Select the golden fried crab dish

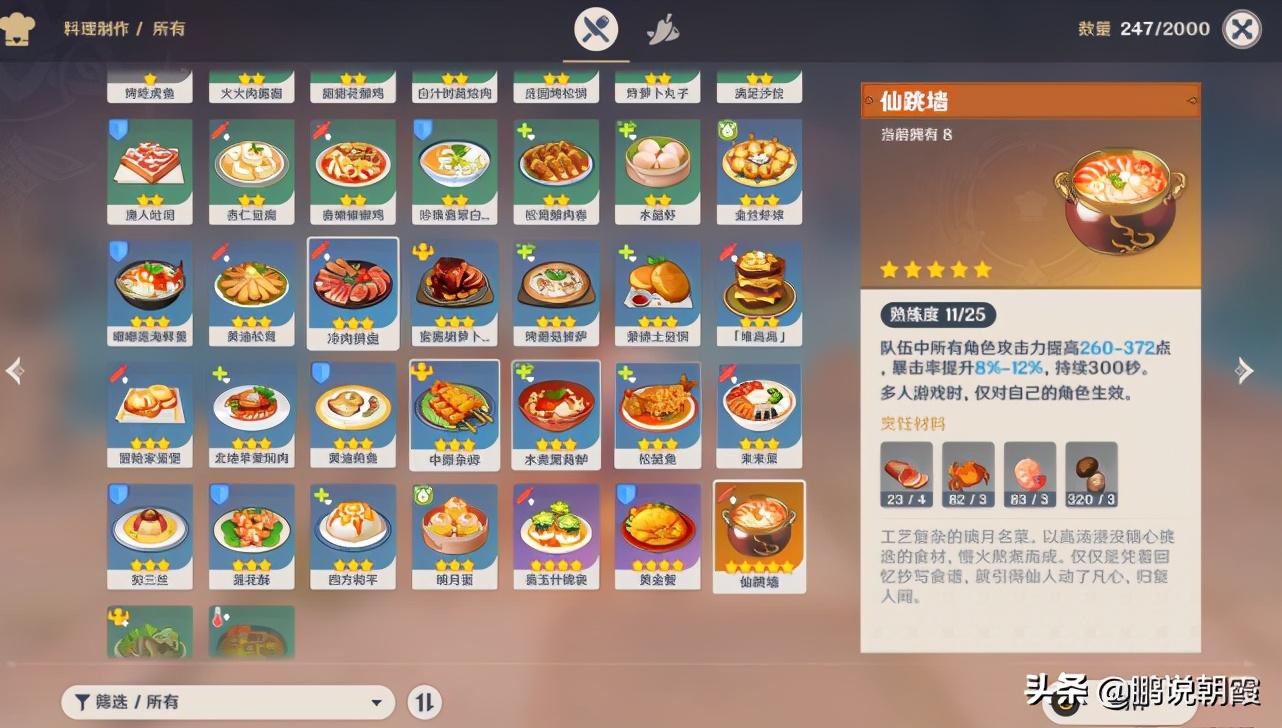coord(657,536)
